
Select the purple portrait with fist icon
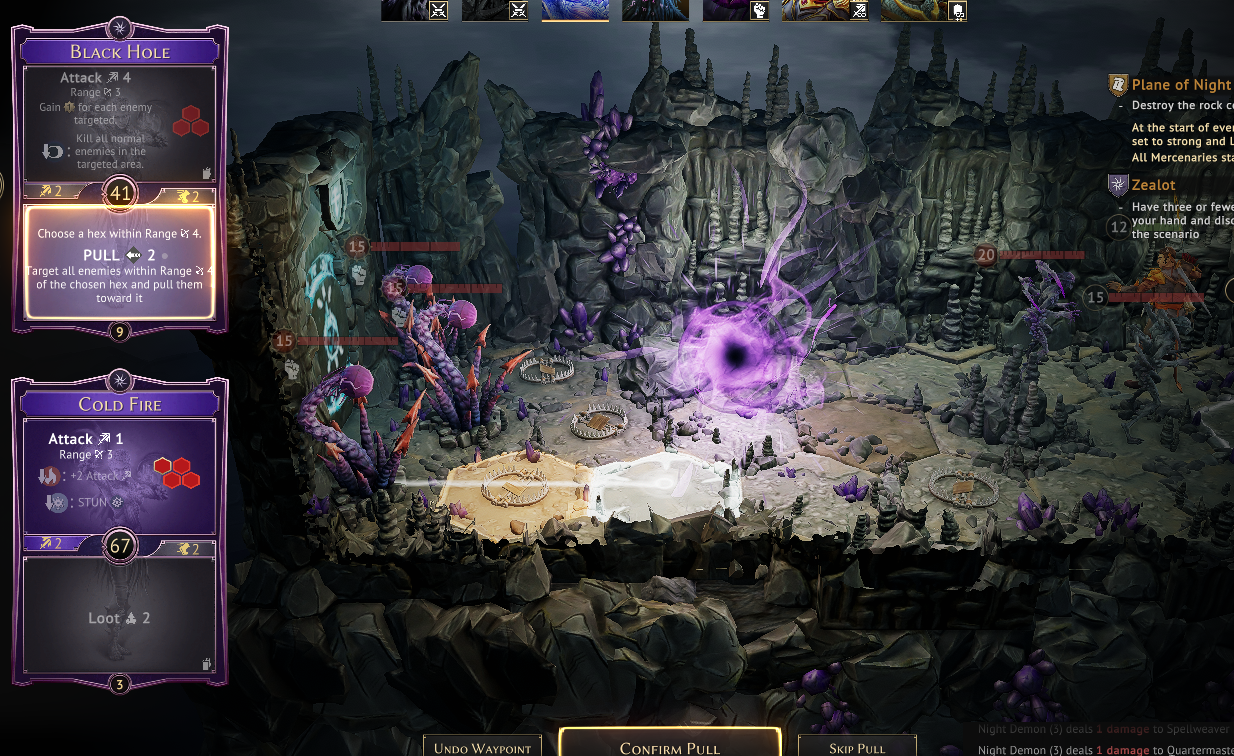734,10
